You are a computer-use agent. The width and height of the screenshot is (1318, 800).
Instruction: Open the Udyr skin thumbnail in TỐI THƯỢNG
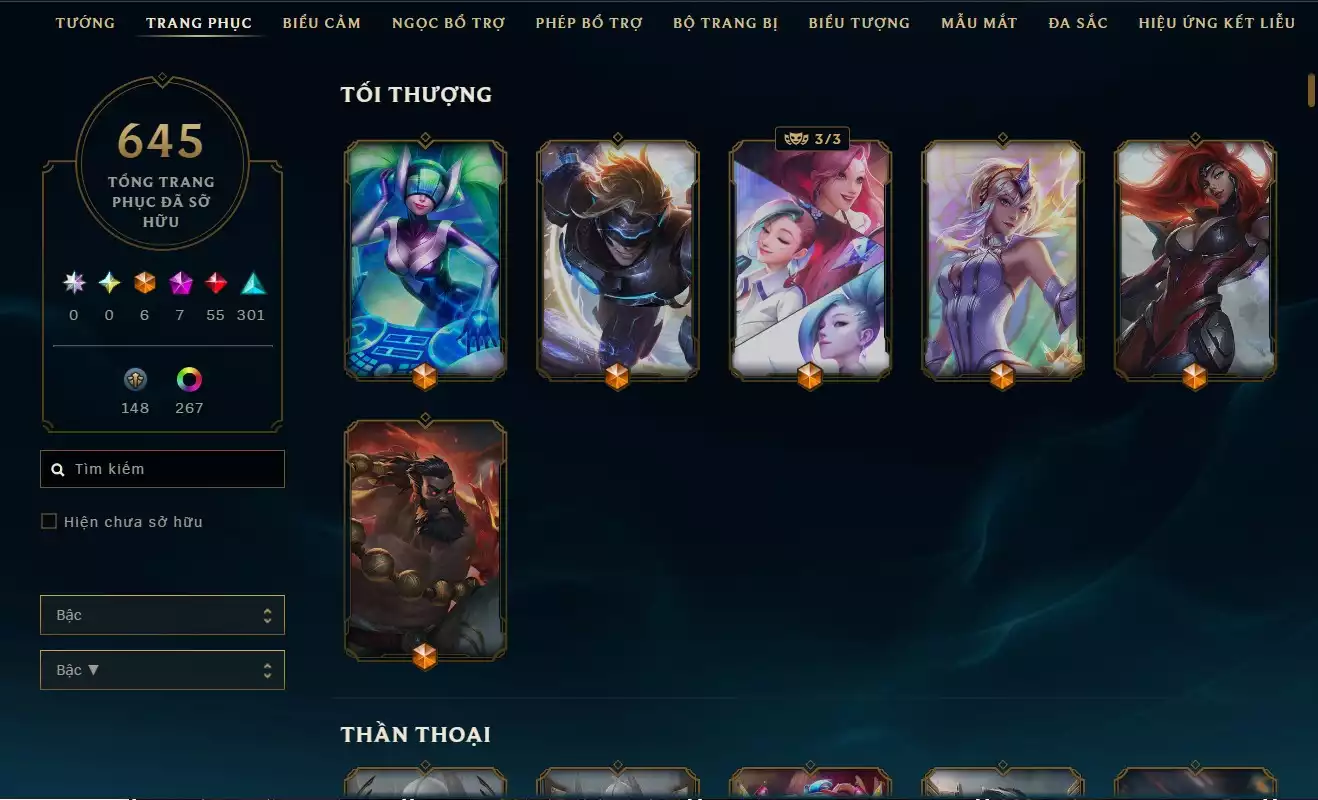tap(425, 540)
